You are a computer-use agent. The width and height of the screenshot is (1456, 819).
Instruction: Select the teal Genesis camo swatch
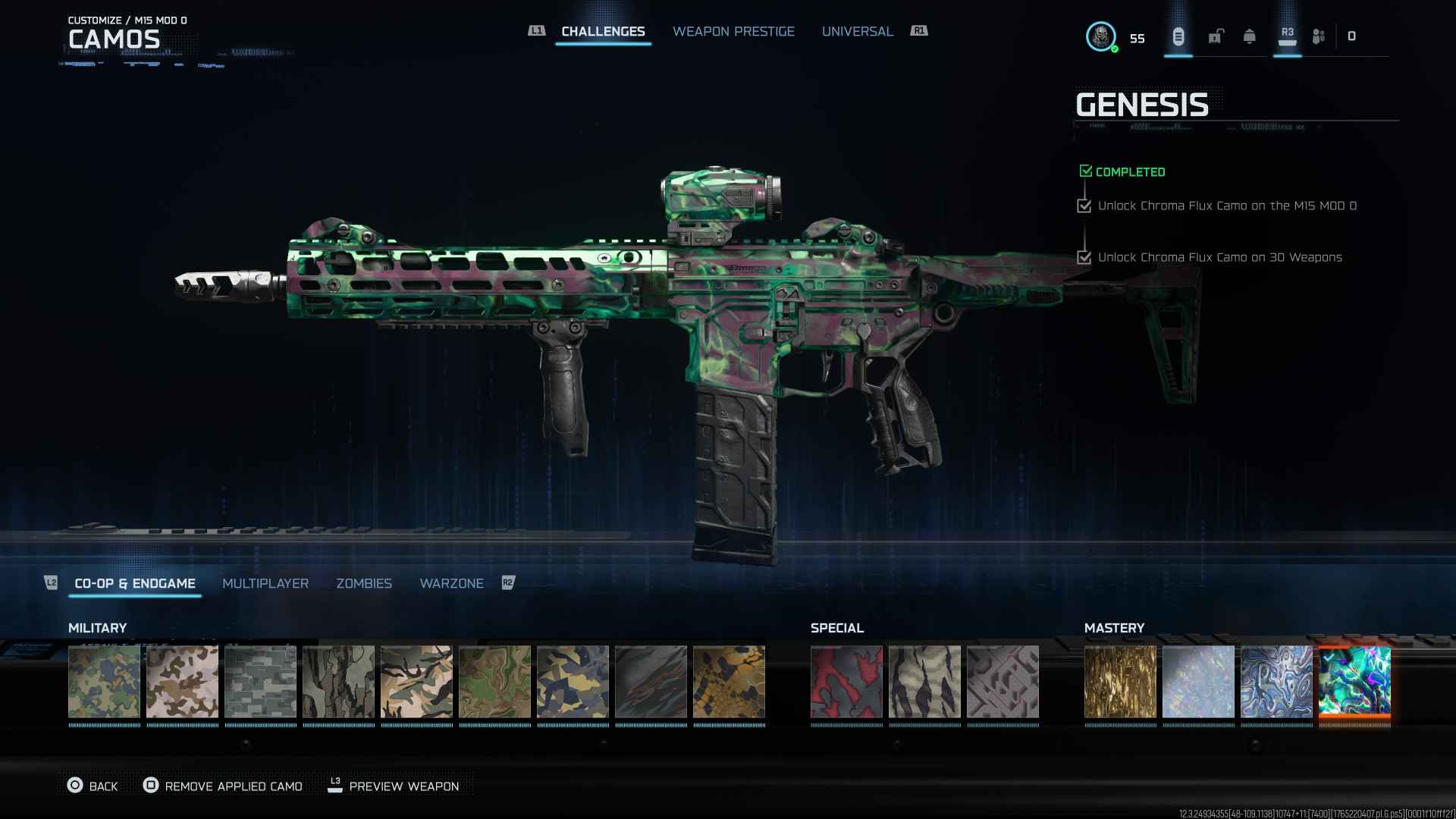pyautogui.click(x=1354, y=682)
